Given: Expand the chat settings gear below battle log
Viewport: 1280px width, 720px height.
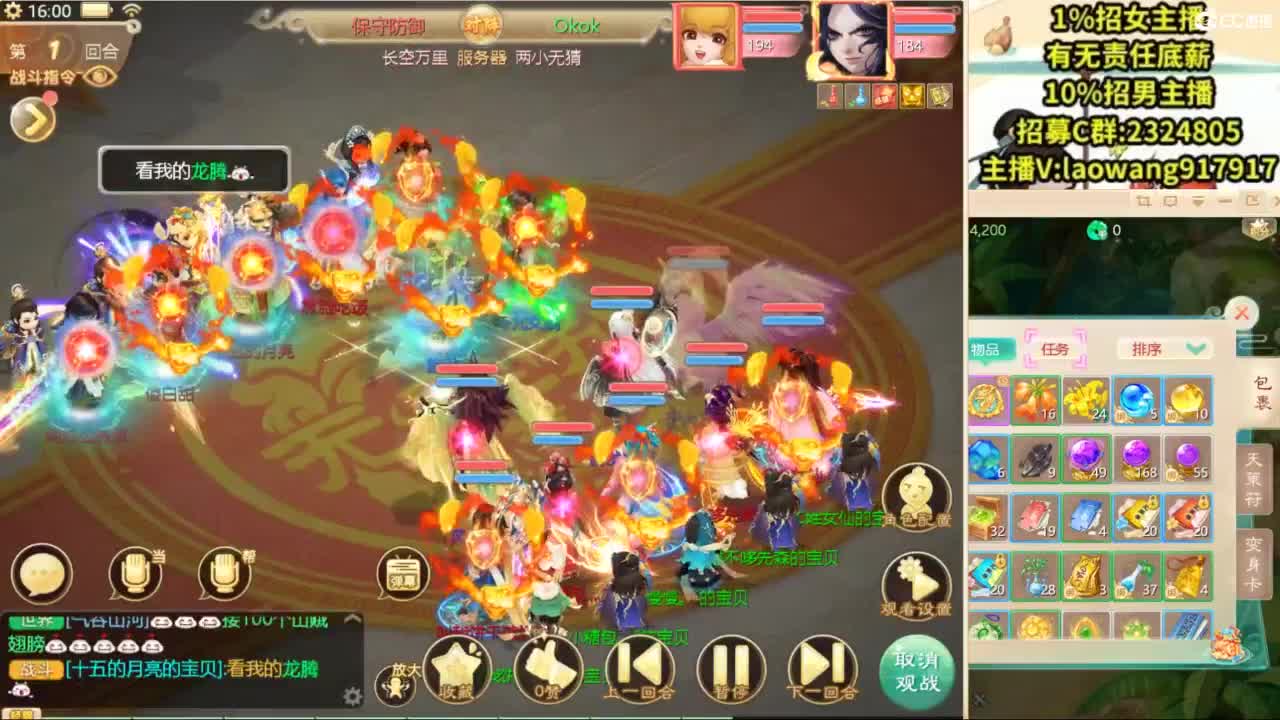Looking at the screenshot, I should pos(352,696).
